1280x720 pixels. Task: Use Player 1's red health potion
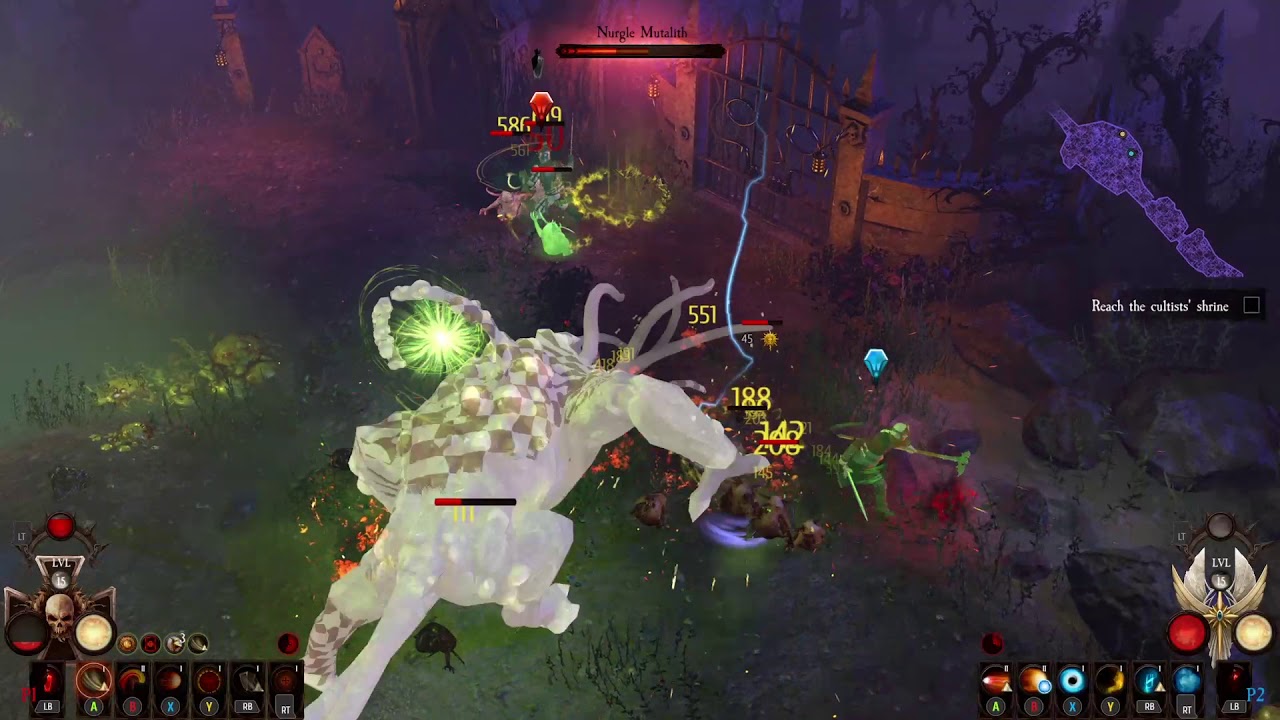click(x=48, y=682)
